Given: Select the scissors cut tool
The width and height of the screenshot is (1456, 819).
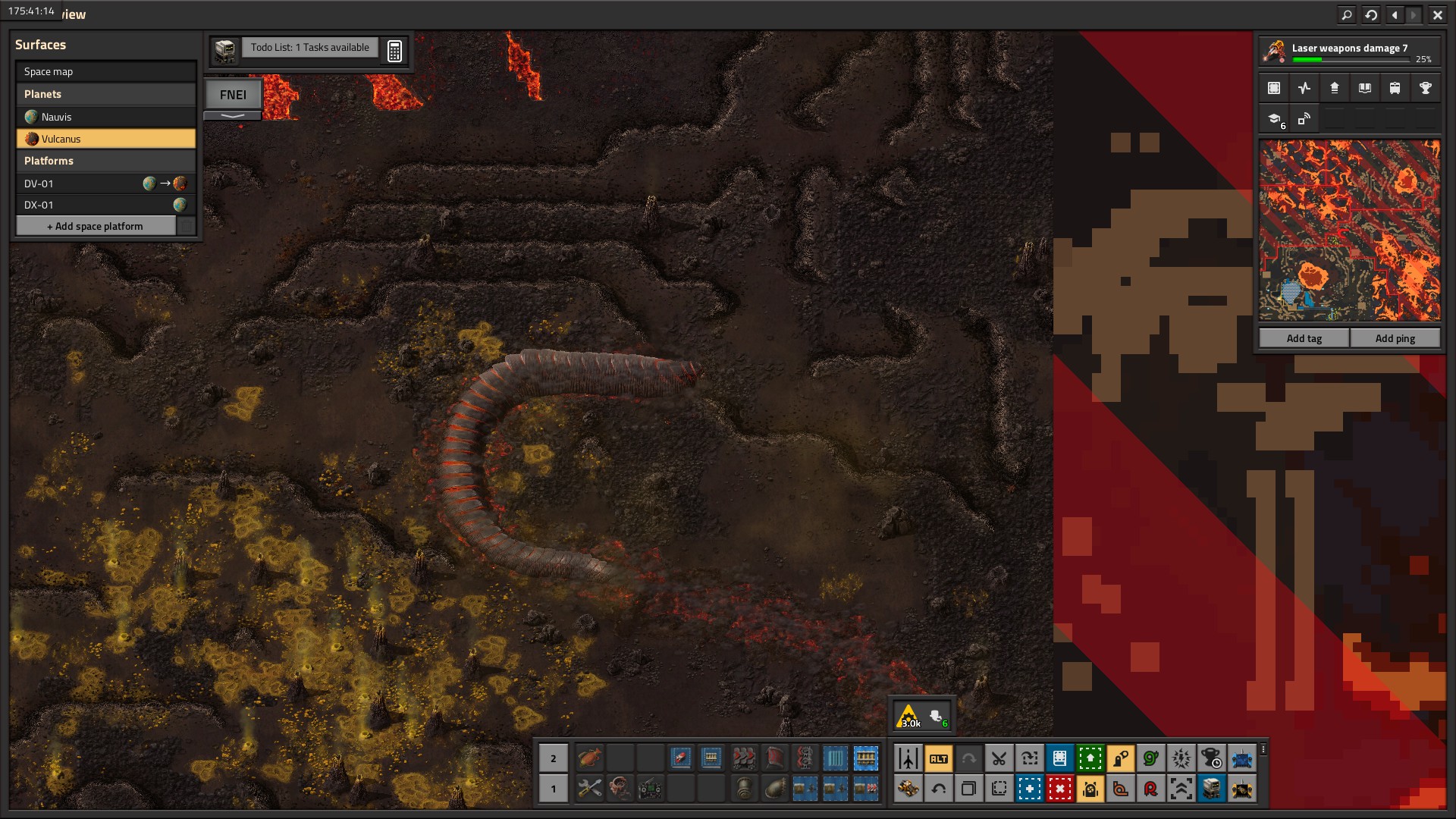Looking at the screenshot, I should (x=999, y=758).
